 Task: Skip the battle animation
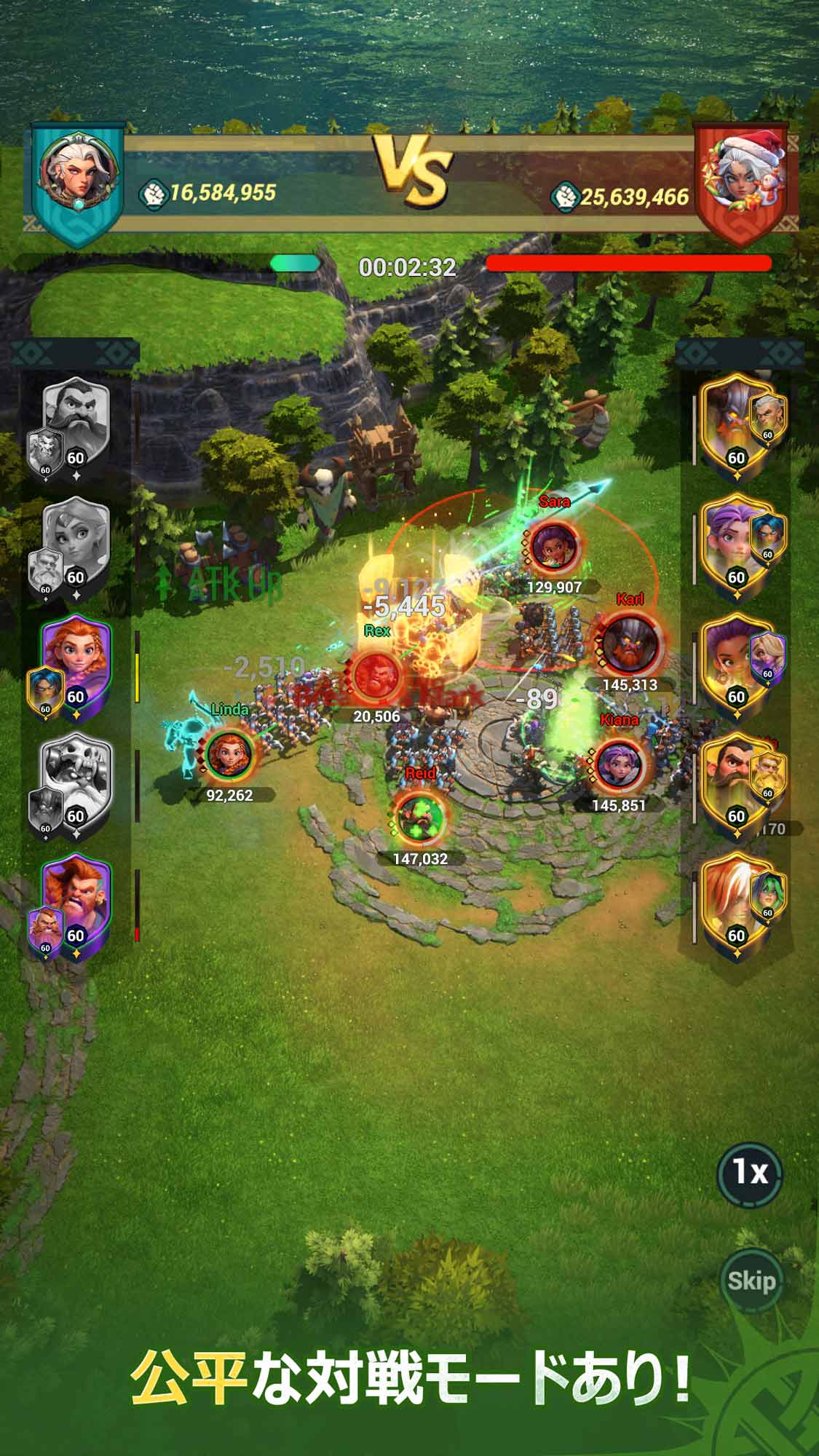pos(751,1280)
